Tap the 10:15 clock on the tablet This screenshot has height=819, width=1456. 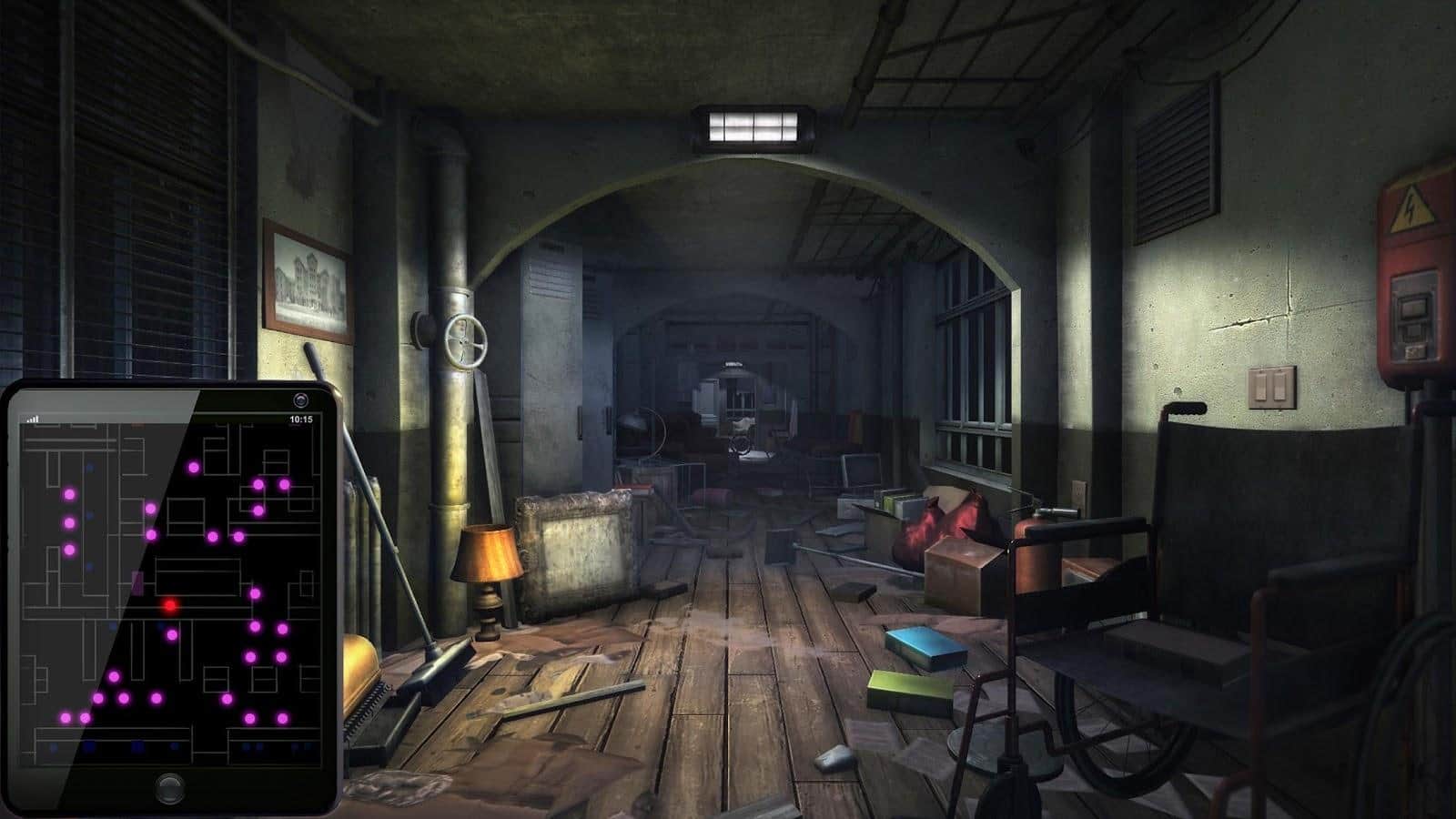click(x=300, y=419)
